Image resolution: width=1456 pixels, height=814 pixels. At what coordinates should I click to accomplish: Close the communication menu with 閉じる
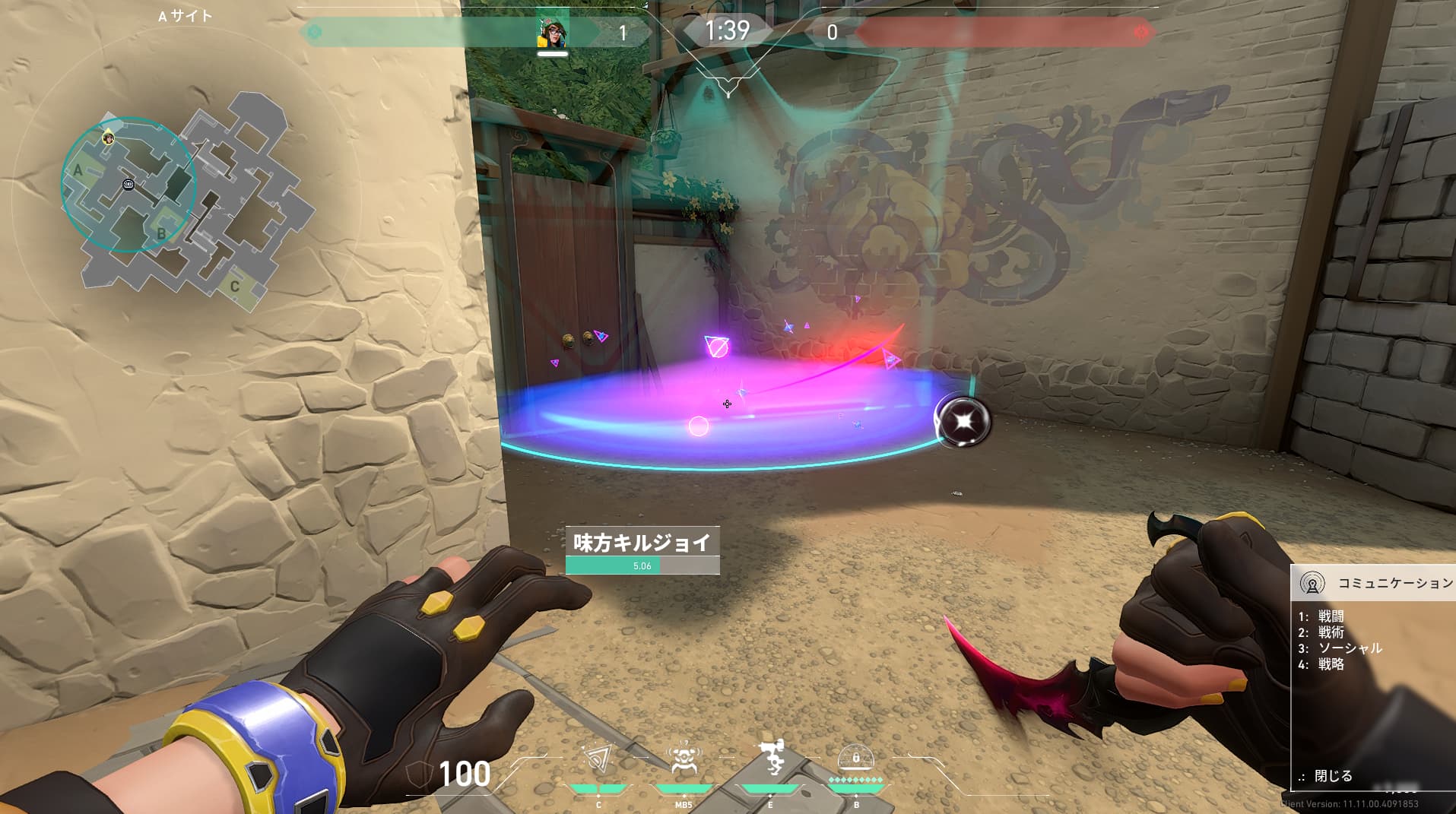1333,776
